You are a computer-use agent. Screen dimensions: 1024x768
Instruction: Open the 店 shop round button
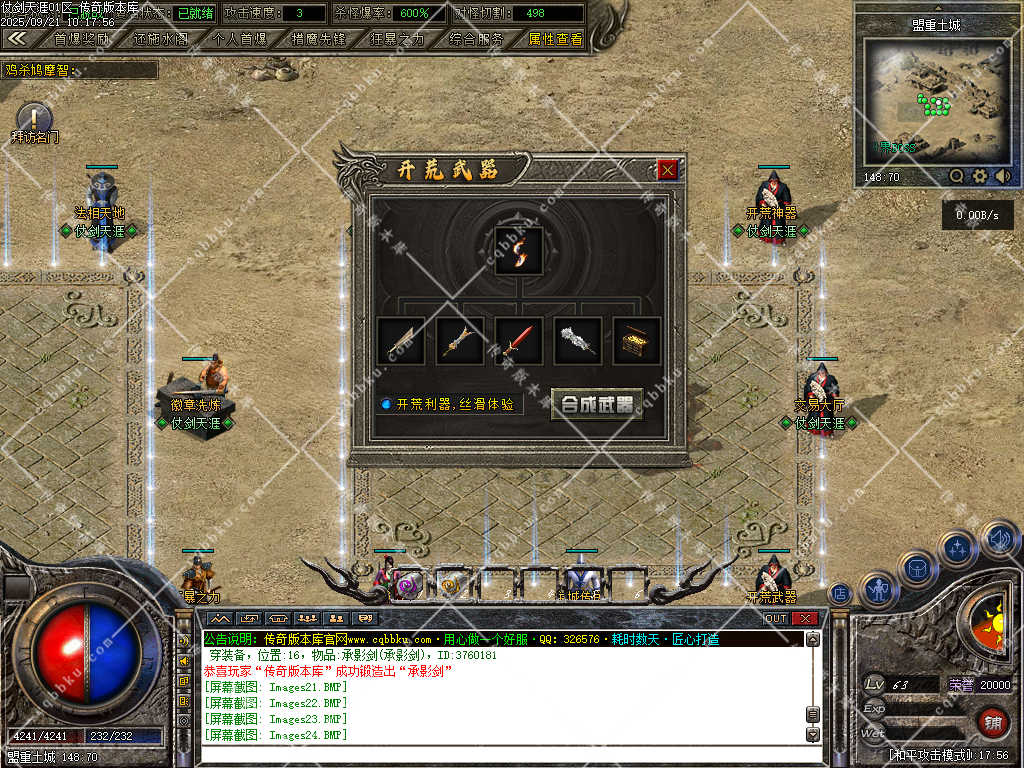coord(840,592)
